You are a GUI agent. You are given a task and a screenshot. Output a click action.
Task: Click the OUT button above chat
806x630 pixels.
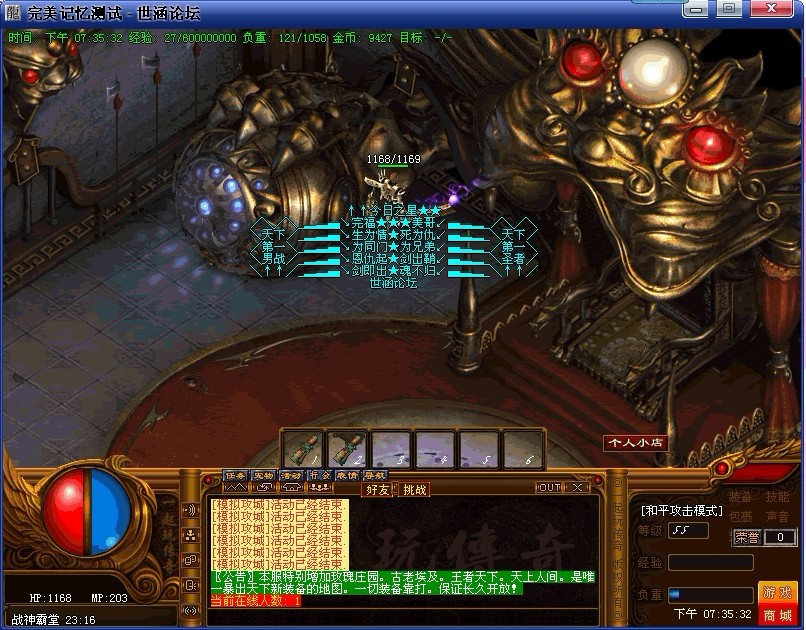pyautogui.click(x=549, y=487)
